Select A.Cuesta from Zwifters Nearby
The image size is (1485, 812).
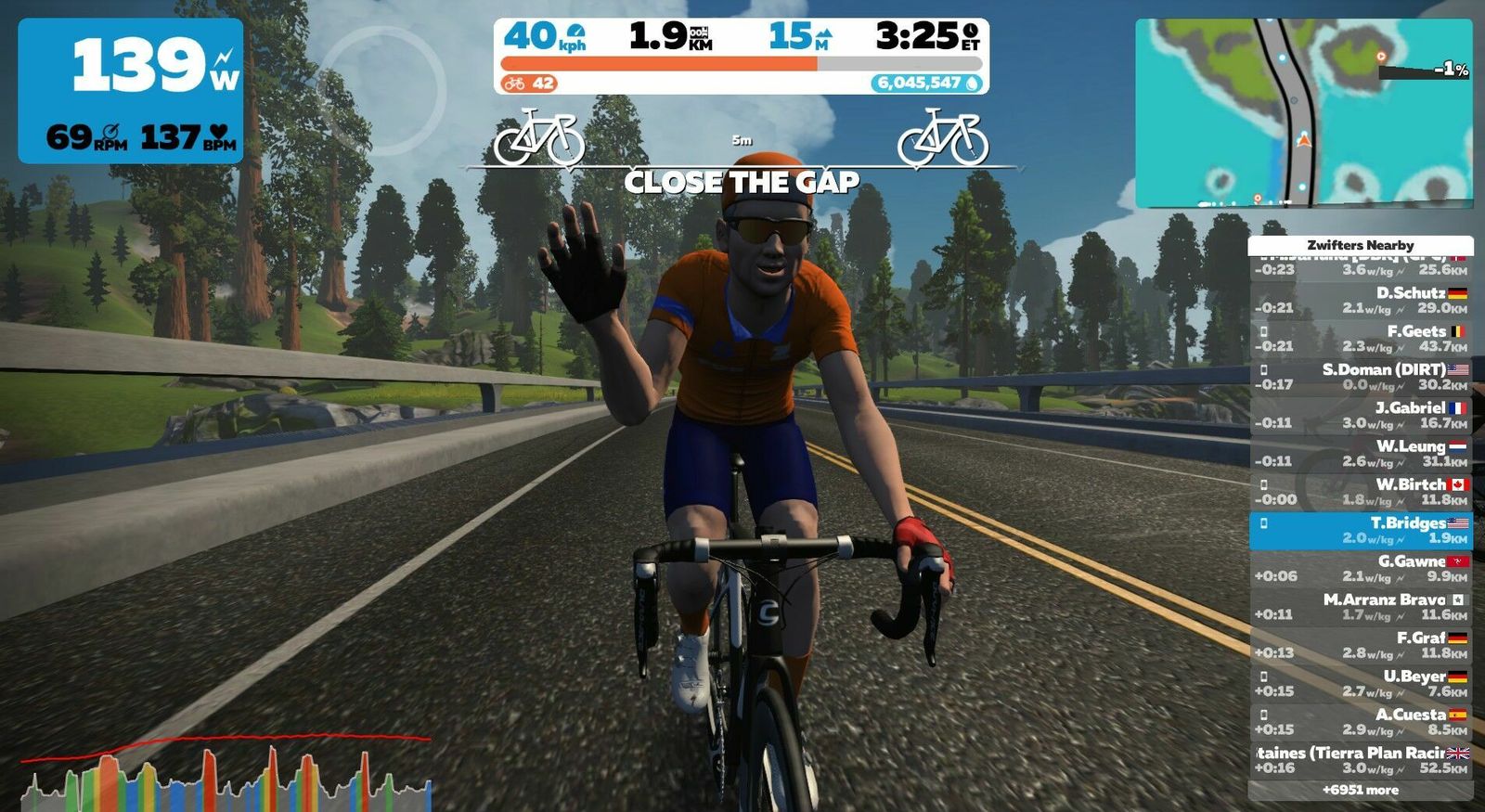pos(1361,722)
